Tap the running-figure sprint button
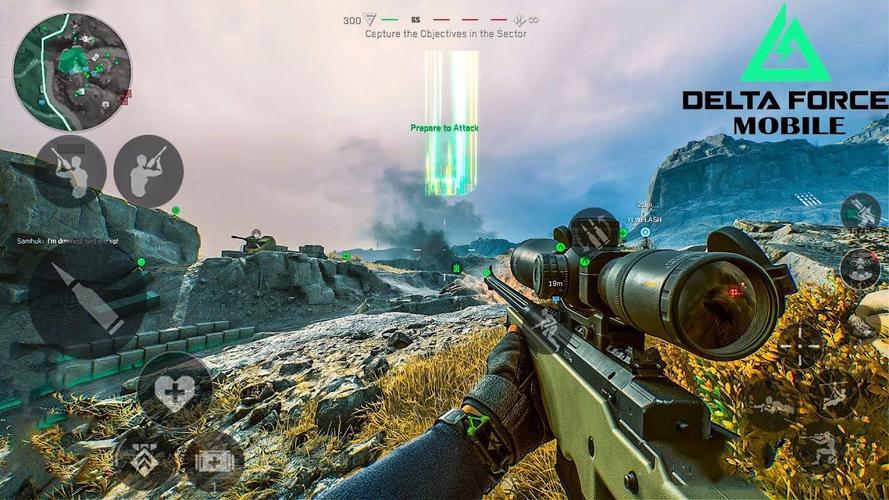 click(x=543, y=326)
